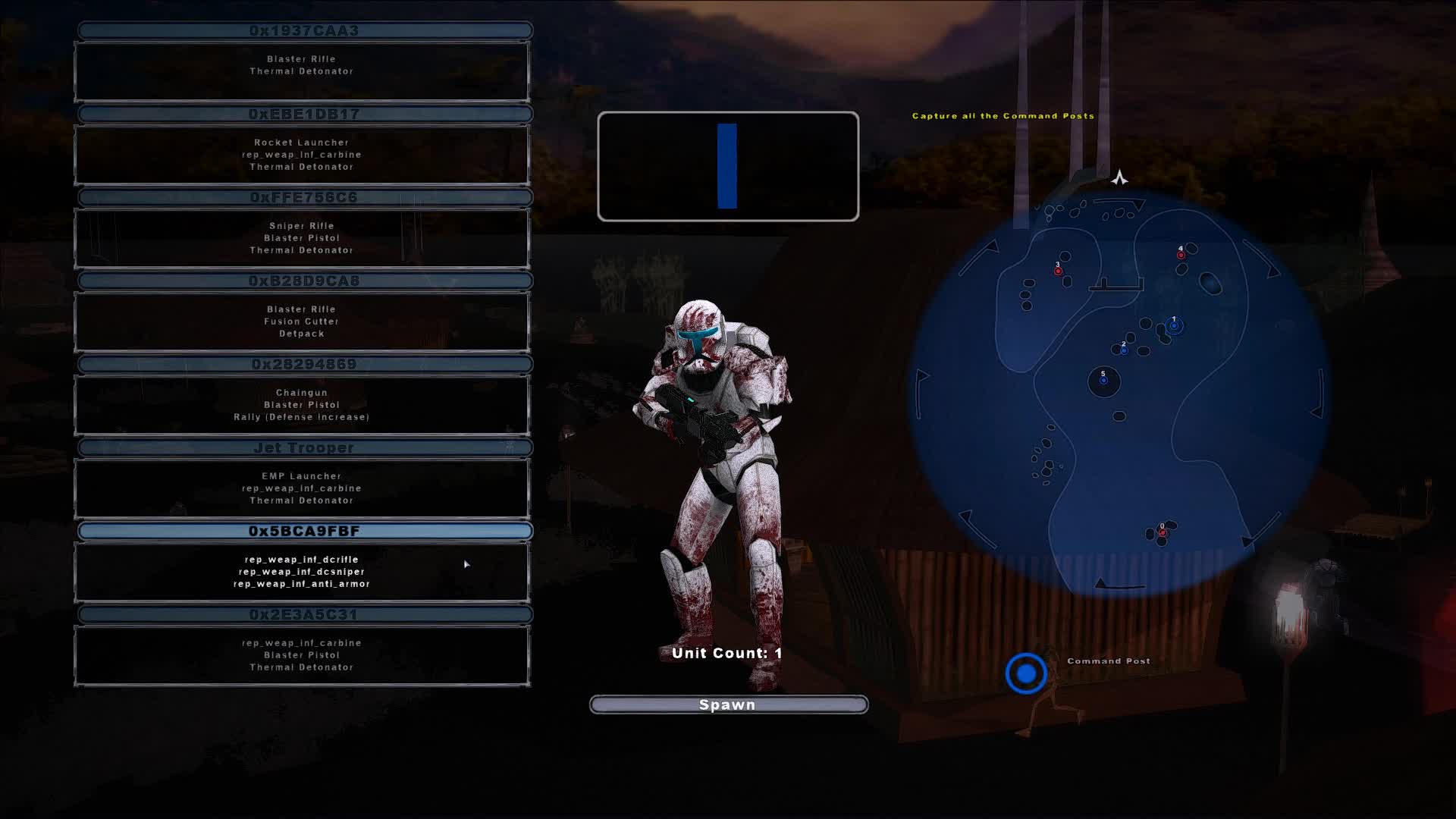Select command post 1 on the minimap
Image resolution: width=1456 pixels, height=819 pixels.
1173,325
